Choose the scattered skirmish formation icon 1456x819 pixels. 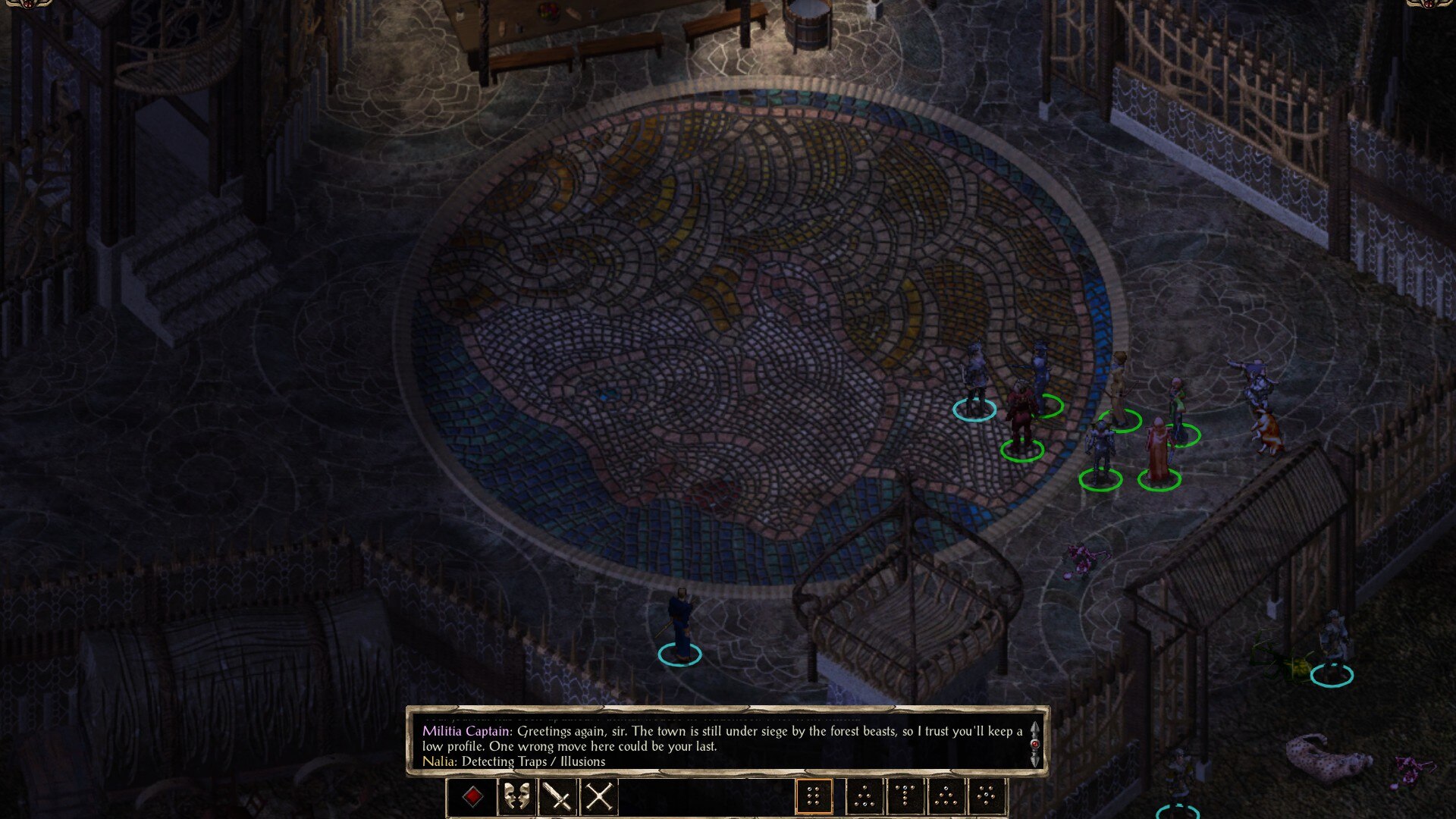click(x=864, y=796)
